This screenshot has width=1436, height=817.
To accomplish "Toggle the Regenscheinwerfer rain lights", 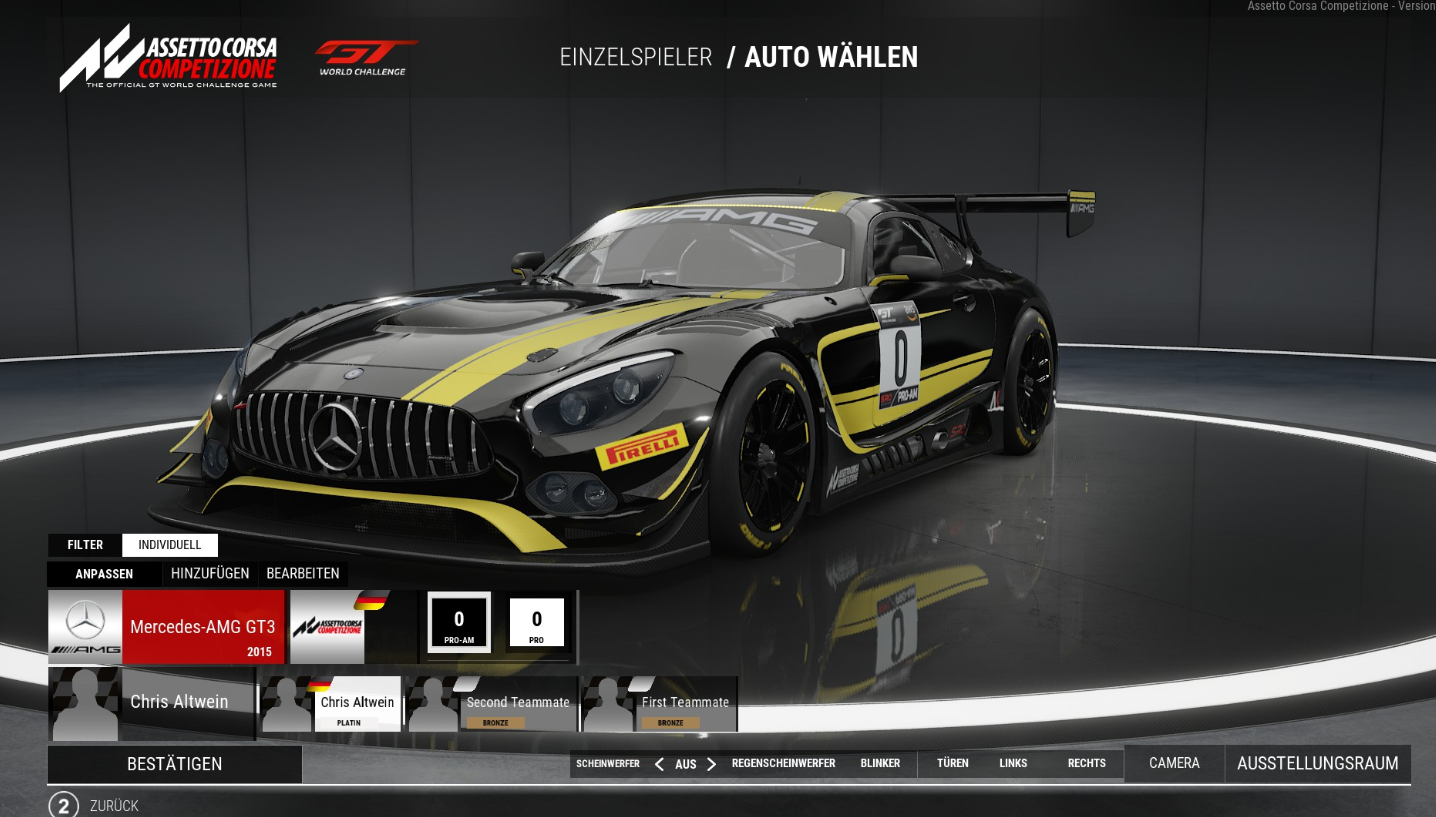I will (x=783, y=764).
